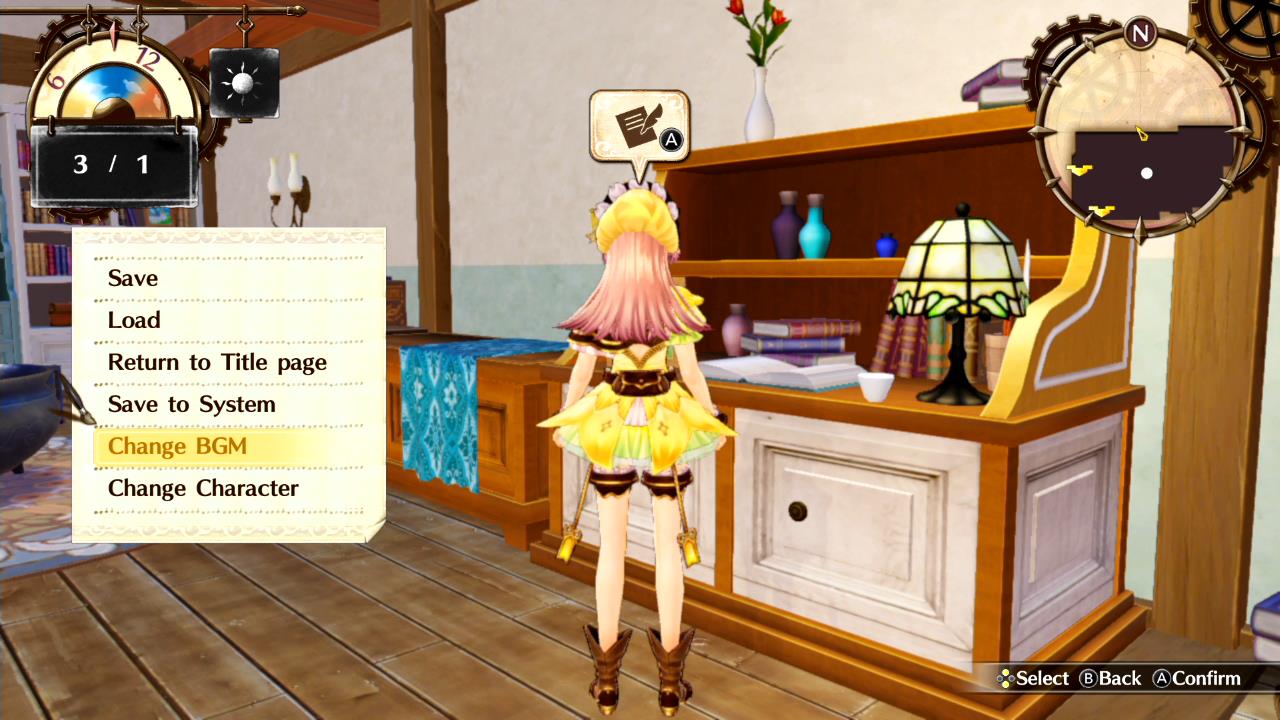
Task: Confirm the highlighted Change BGM option
Action: pos(176,446)
